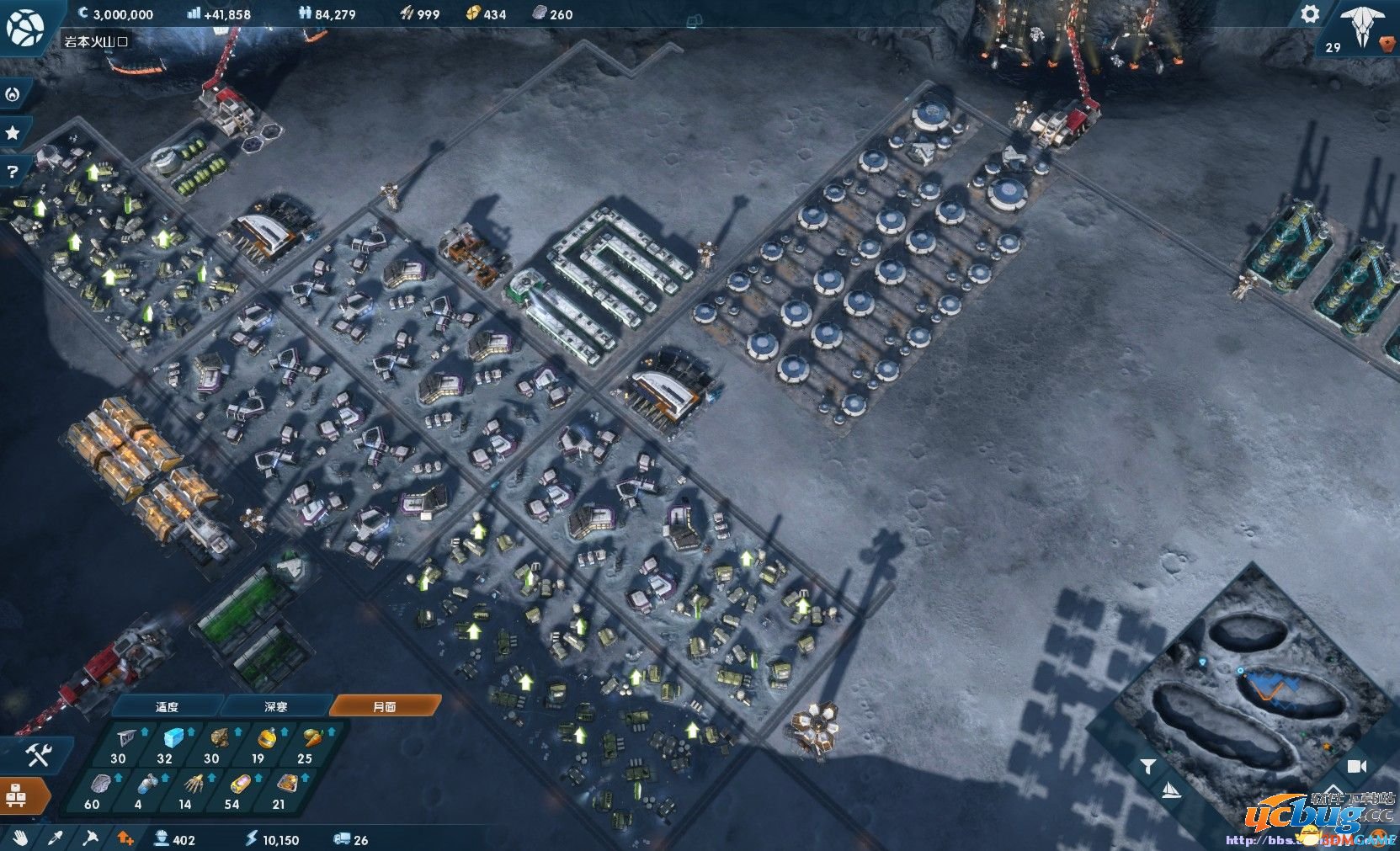The image size is (1400, 851).
Task: Open the settings gear at top right
Action: [1308, 14]
